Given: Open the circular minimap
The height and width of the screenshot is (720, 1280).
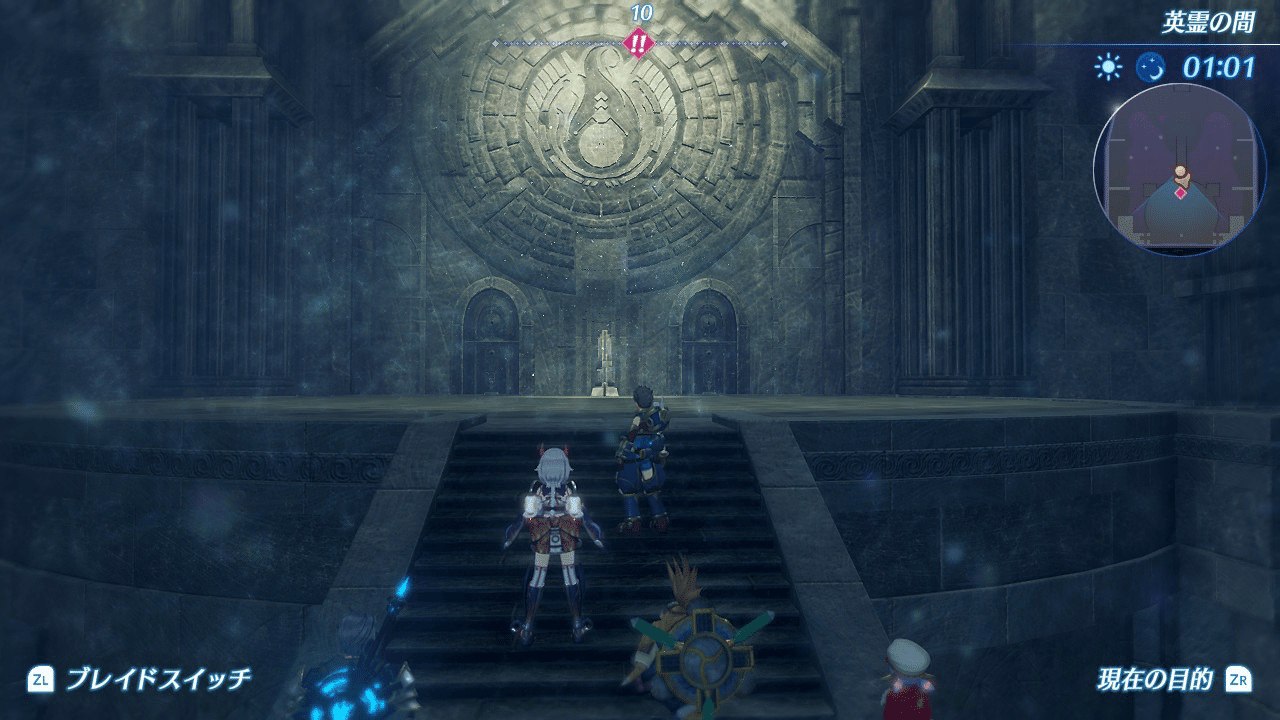Looking at the screenshot, I should (1180, 170).
